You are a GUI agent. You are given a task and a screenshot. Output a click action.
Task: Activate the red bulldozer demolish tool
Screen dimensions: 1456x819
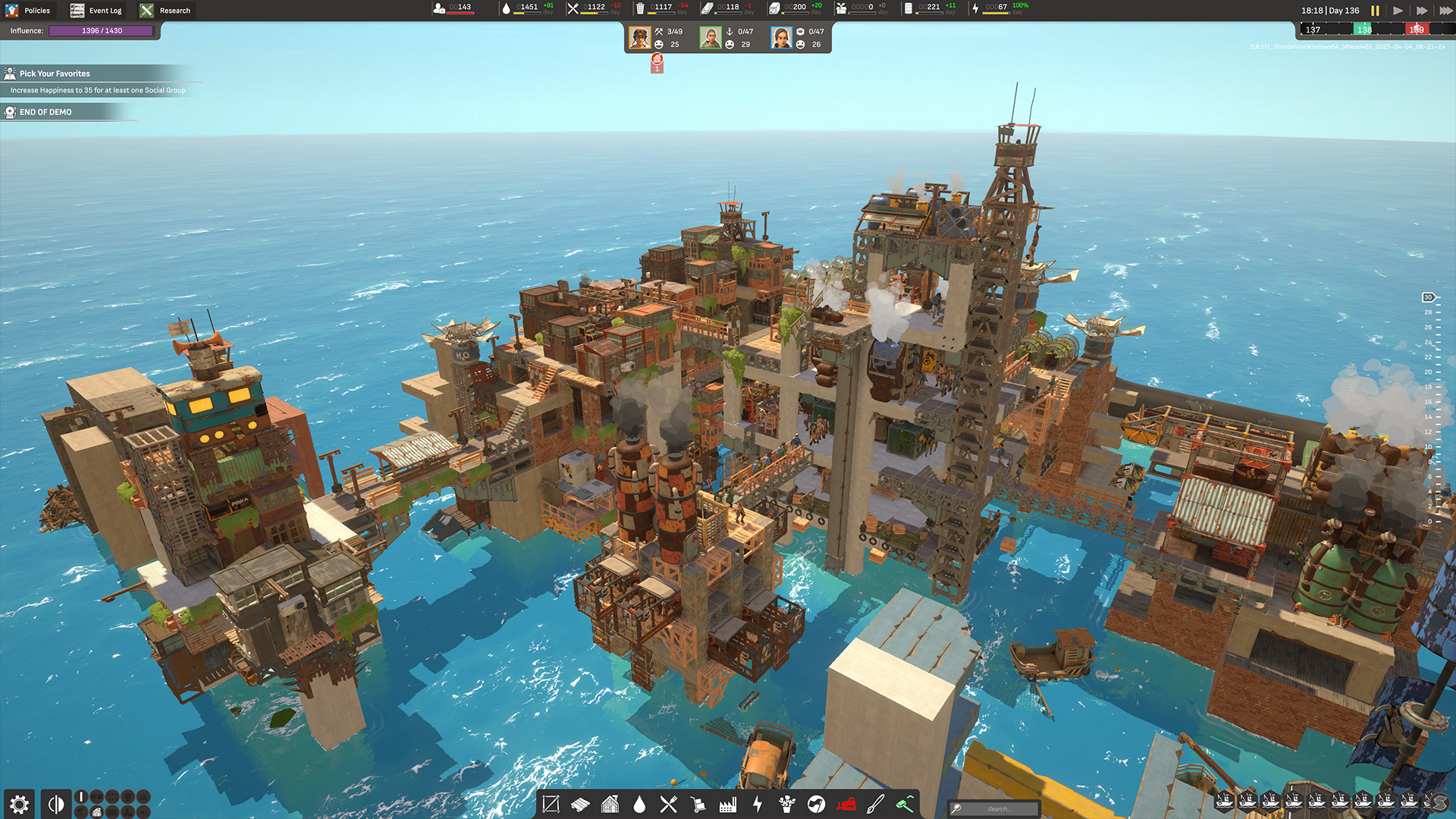click(x=848, y=805)
